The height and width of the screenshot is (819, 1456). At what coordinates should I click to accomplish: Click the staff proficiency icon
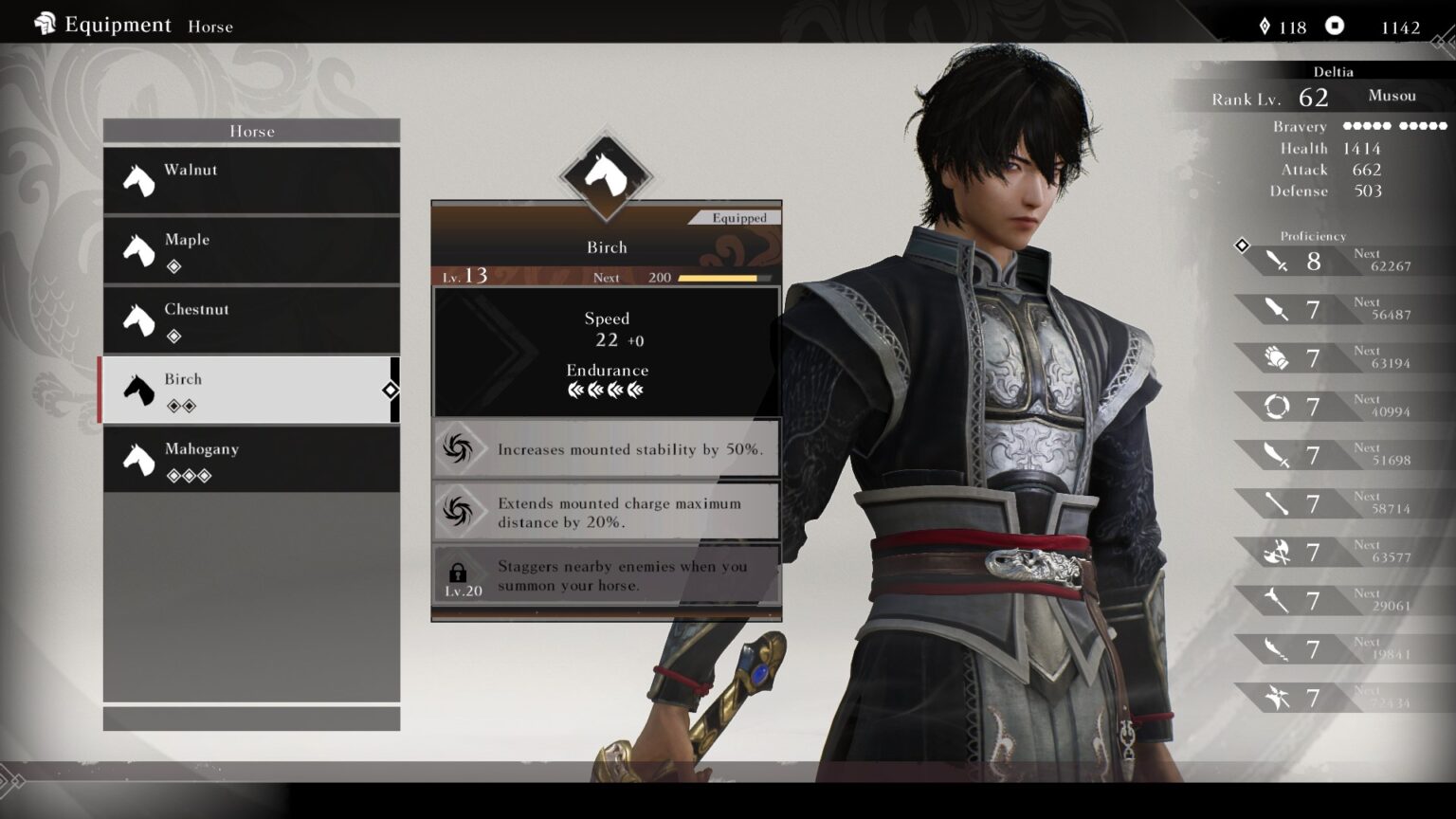tap(1277, 503)
